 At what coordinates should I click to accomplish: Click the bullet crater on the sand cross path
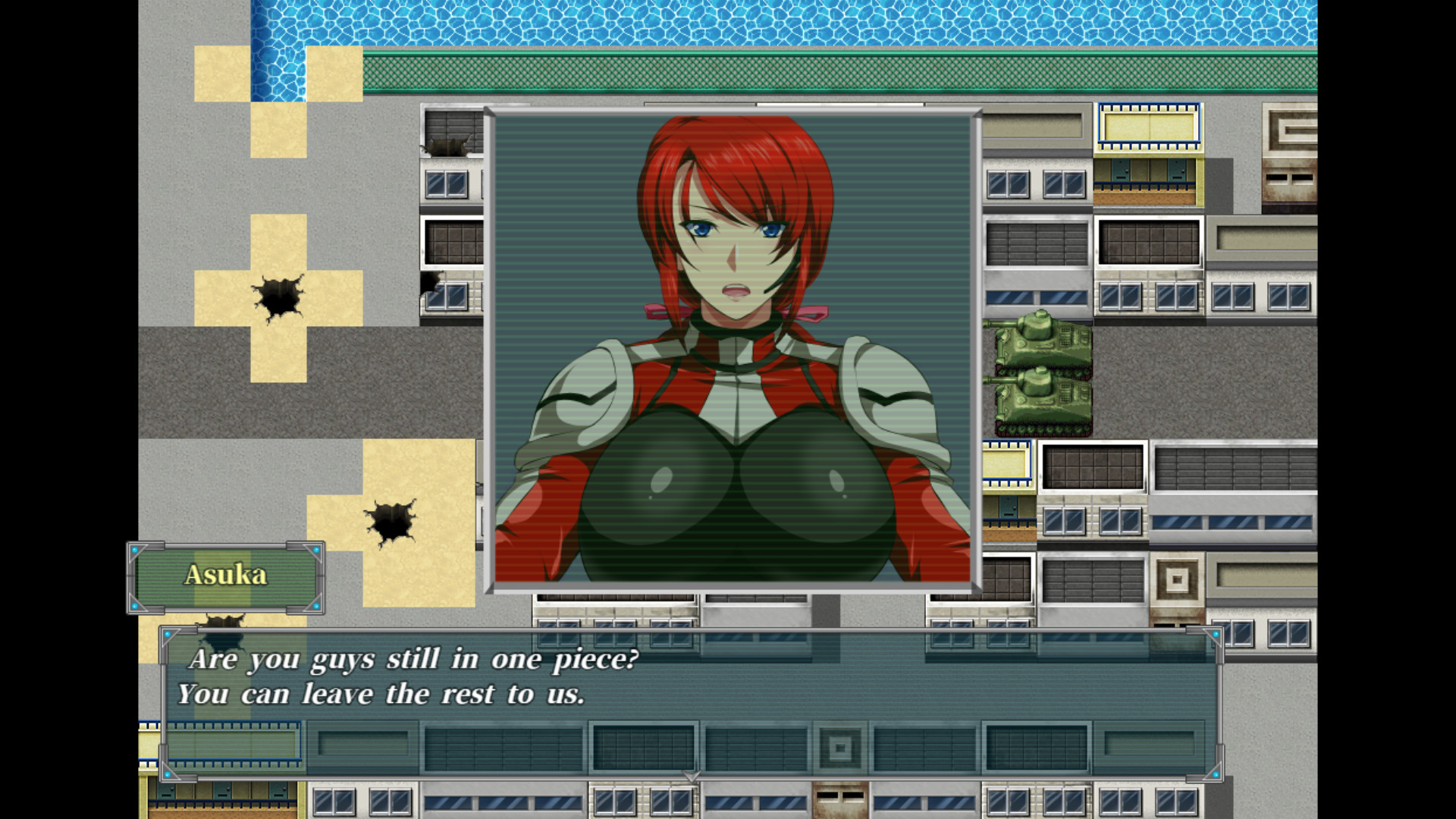point(277,296)
